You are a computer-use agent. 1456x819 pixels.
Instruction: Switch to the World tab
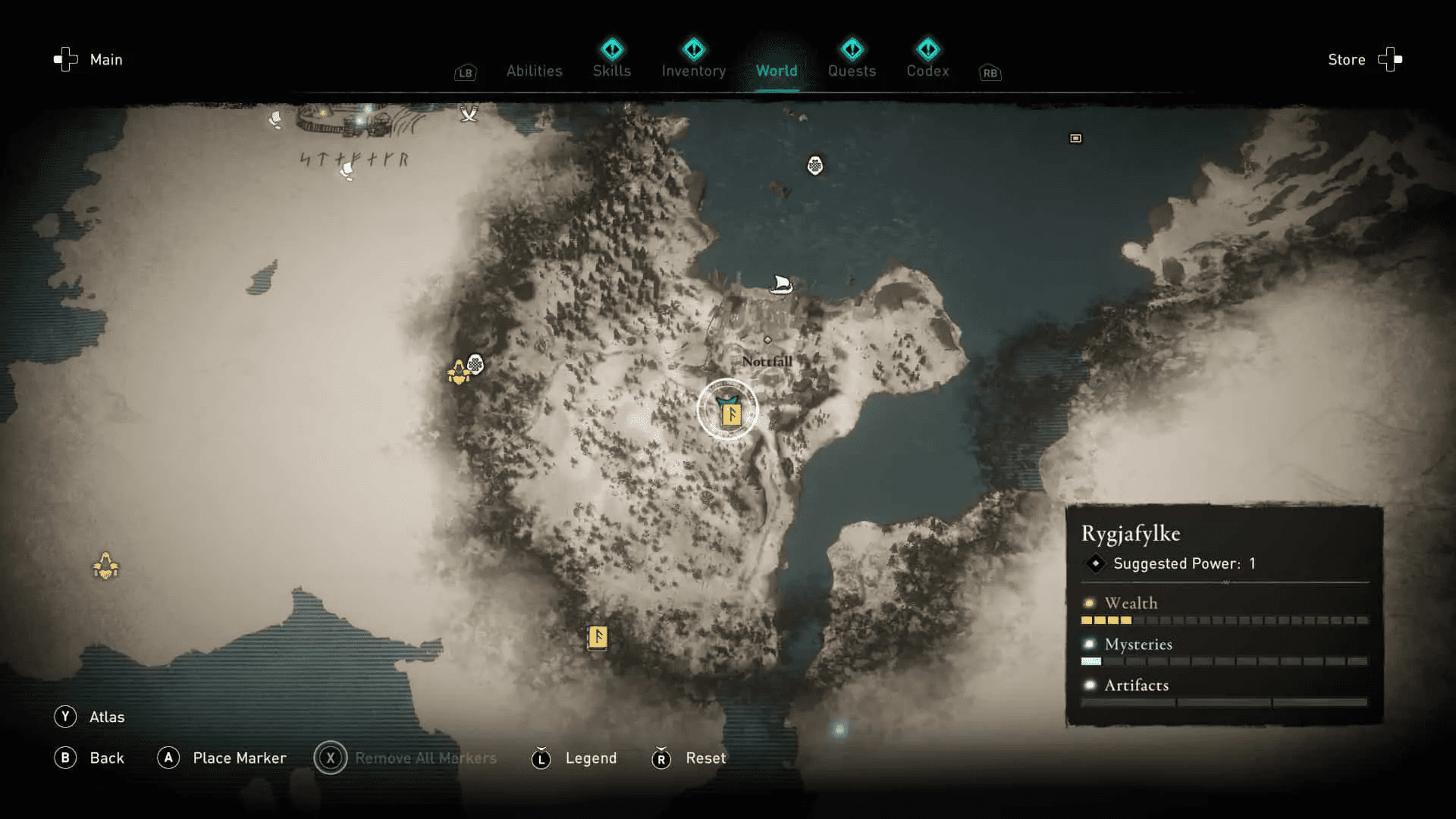(x=777, y=71)
